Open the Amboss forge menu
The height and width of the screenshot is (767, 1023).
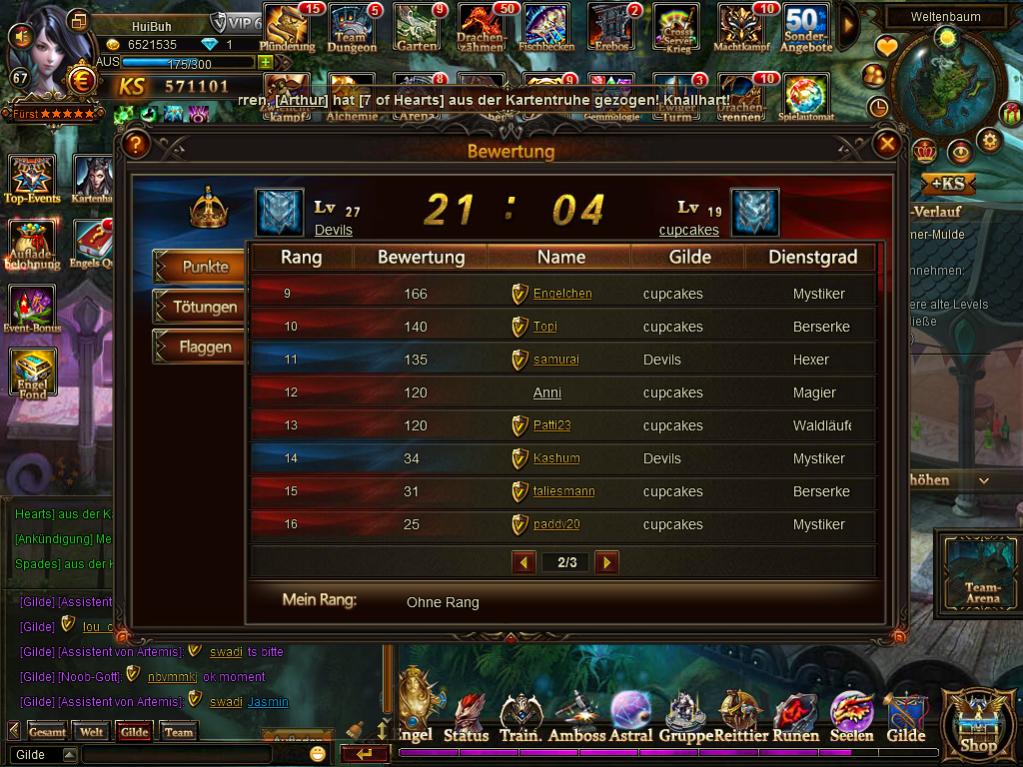tap(577, 720)
